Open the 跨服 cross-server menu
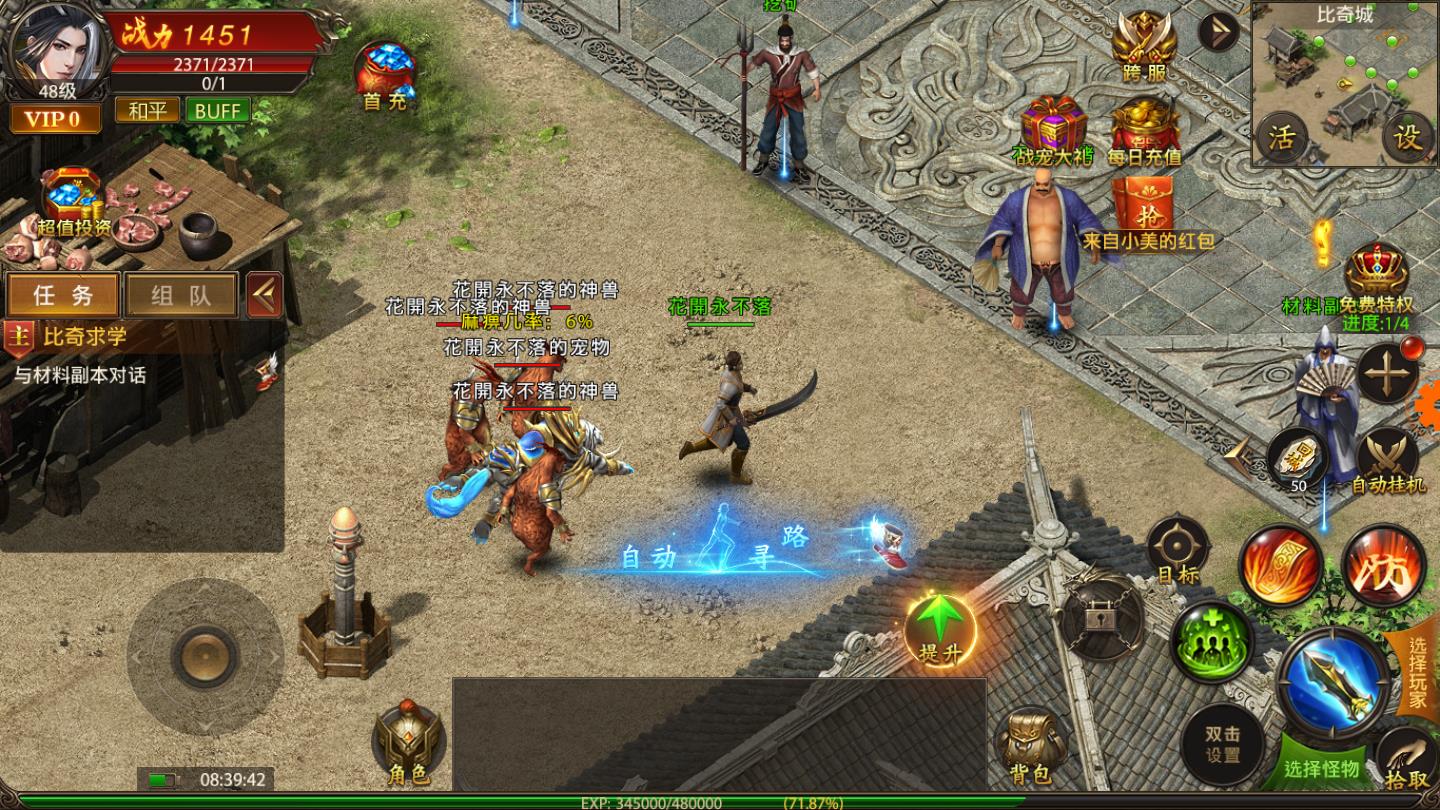Screen dimensions: 1440x810 tap(1145, 45)
